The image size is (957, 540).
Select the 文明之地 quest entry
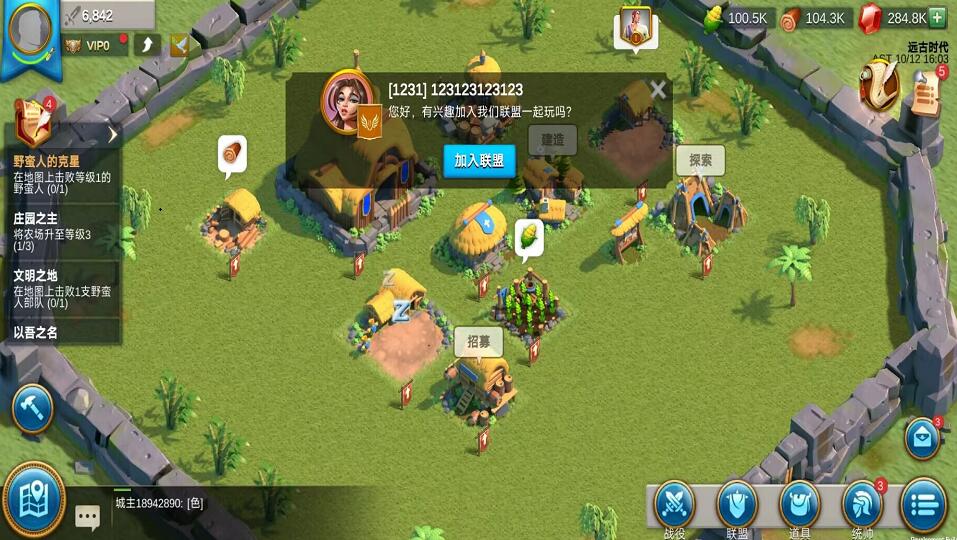point(62,288)
